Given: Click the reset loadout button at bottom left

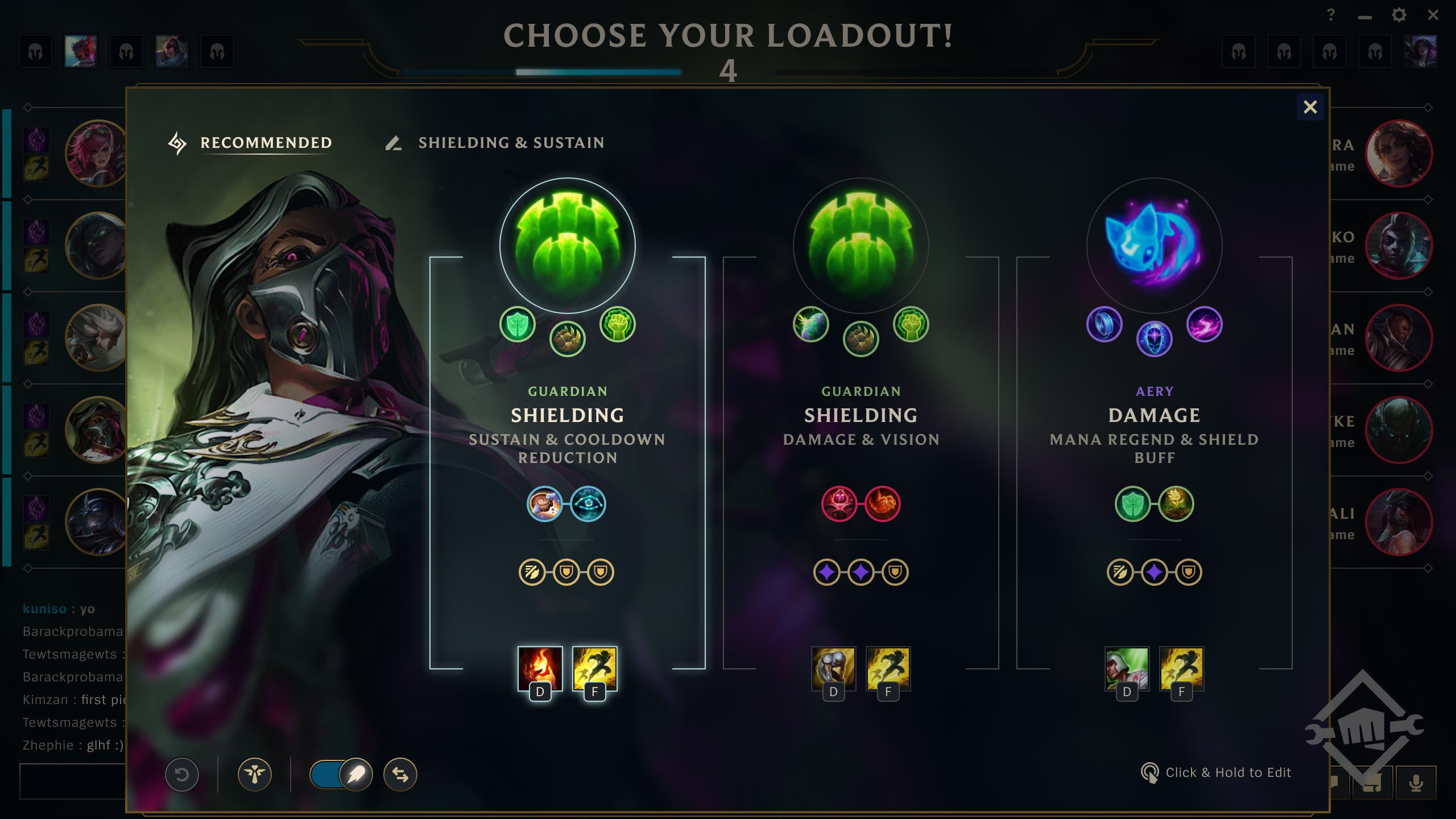Looking at the screenshot, I should 182,774.
